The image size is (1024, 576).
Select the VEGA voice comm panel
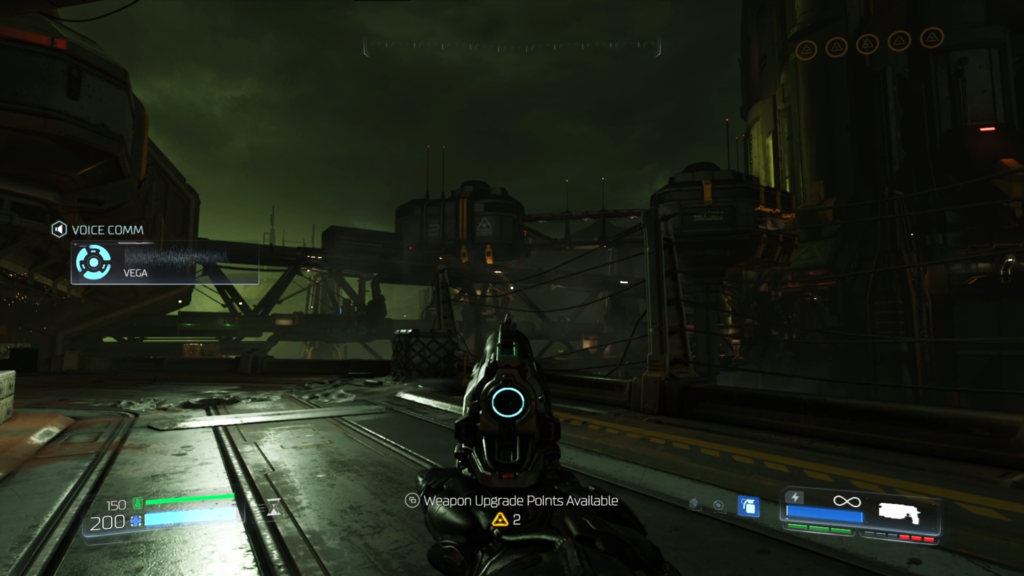pos(164,263)
